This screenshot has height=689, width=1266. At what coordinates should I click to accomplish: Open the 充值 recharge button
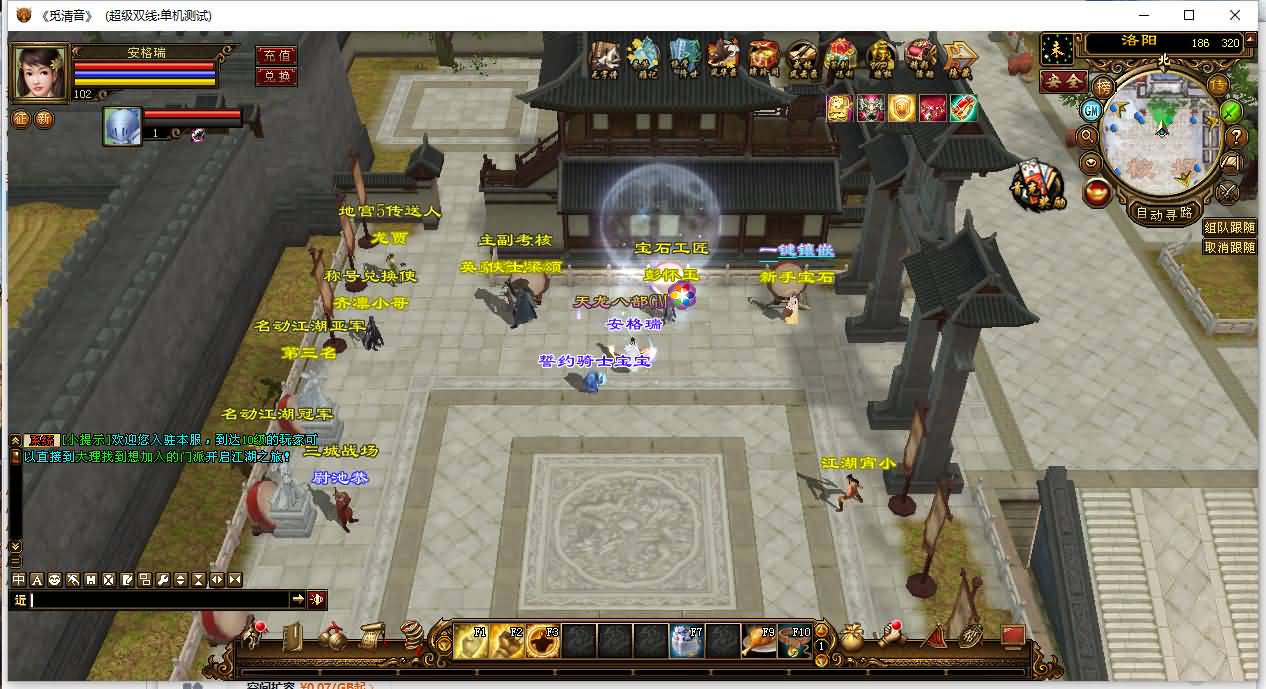276,56
